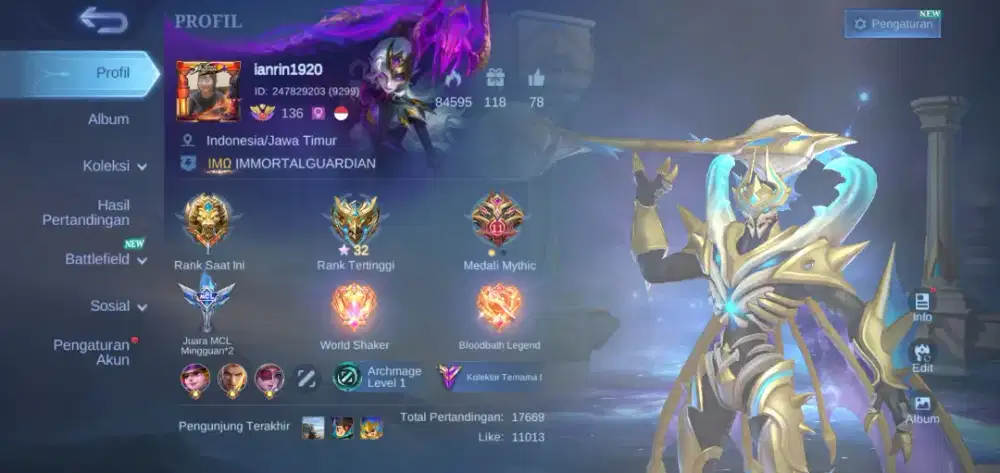
Task: Click the player avatar picture
Action: click(208, 91)
